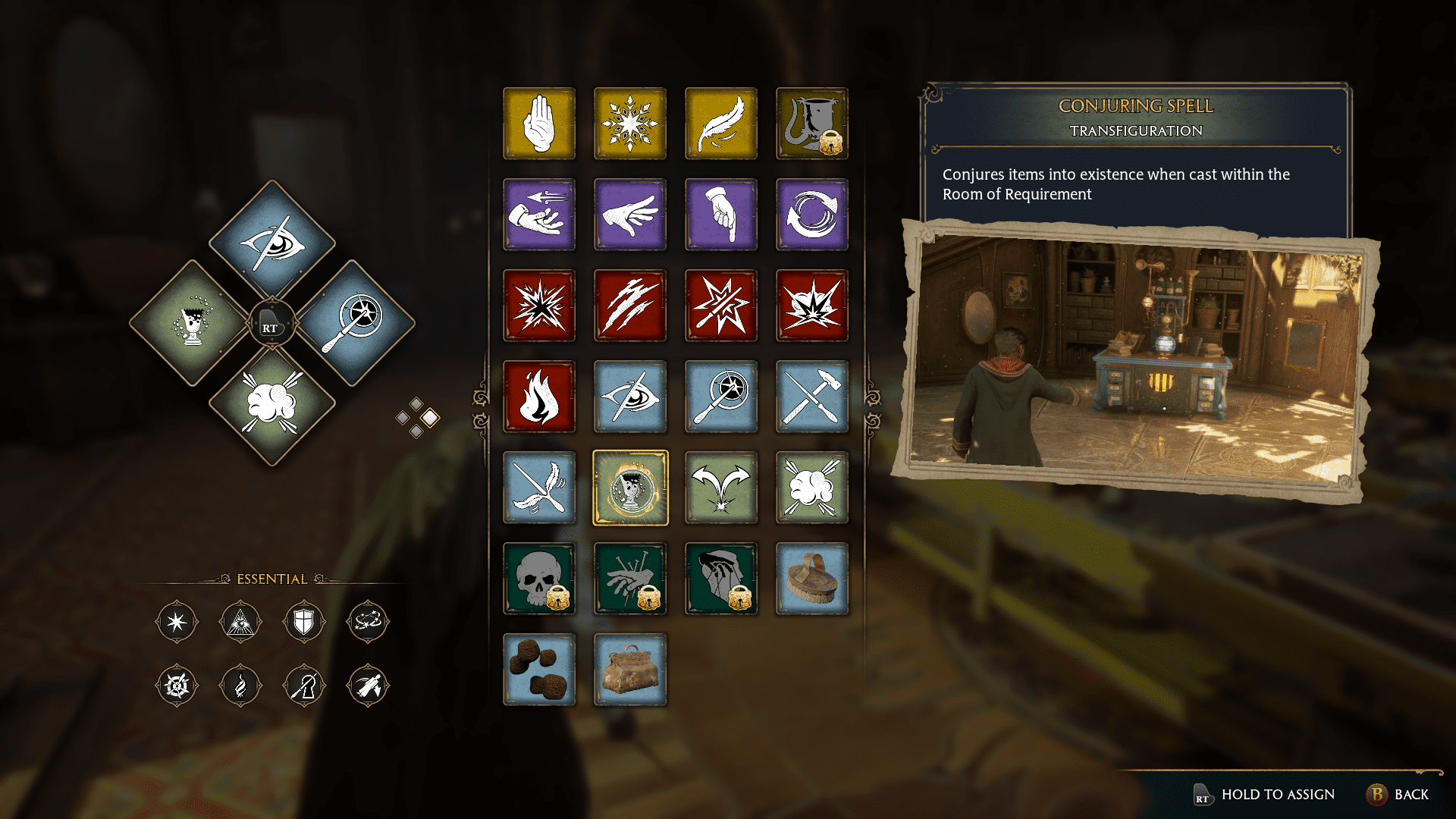1456x819 pixels.
Task: Select the nab-sack bag item
Action: 630,670
